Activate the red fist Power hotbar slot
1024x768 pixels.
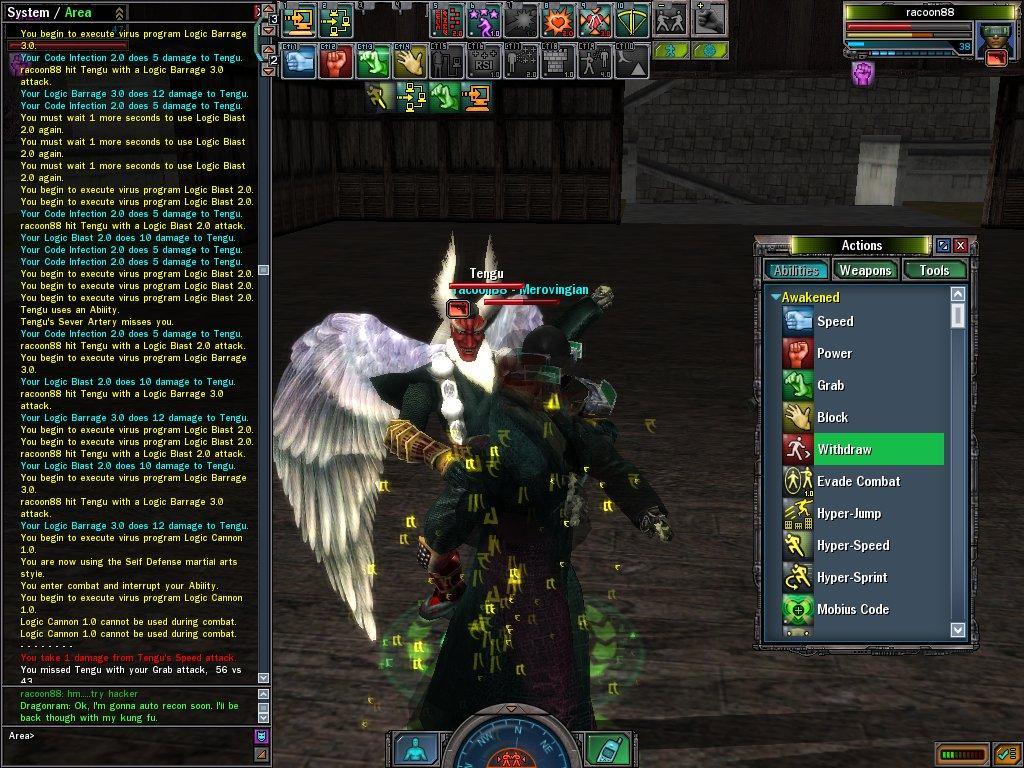point(336,62)
